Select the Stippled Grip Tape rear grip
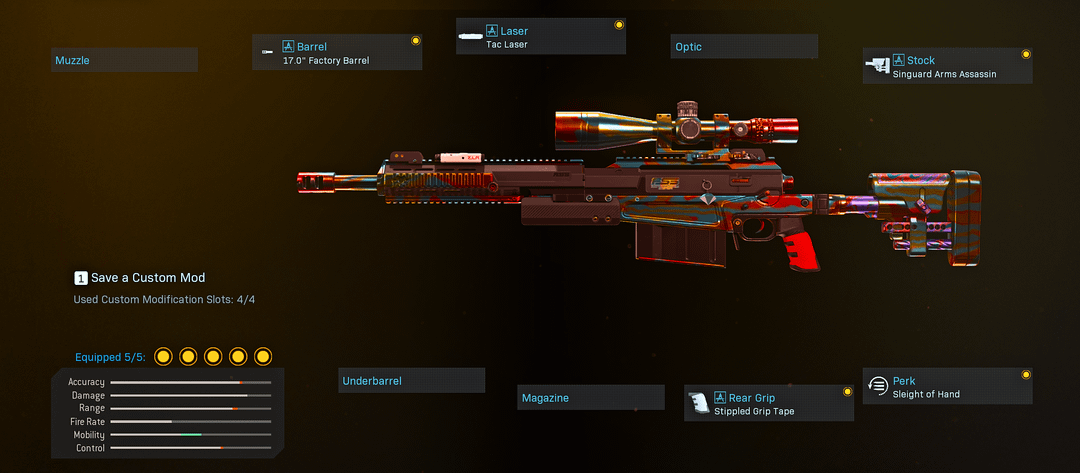 point(768,404)
